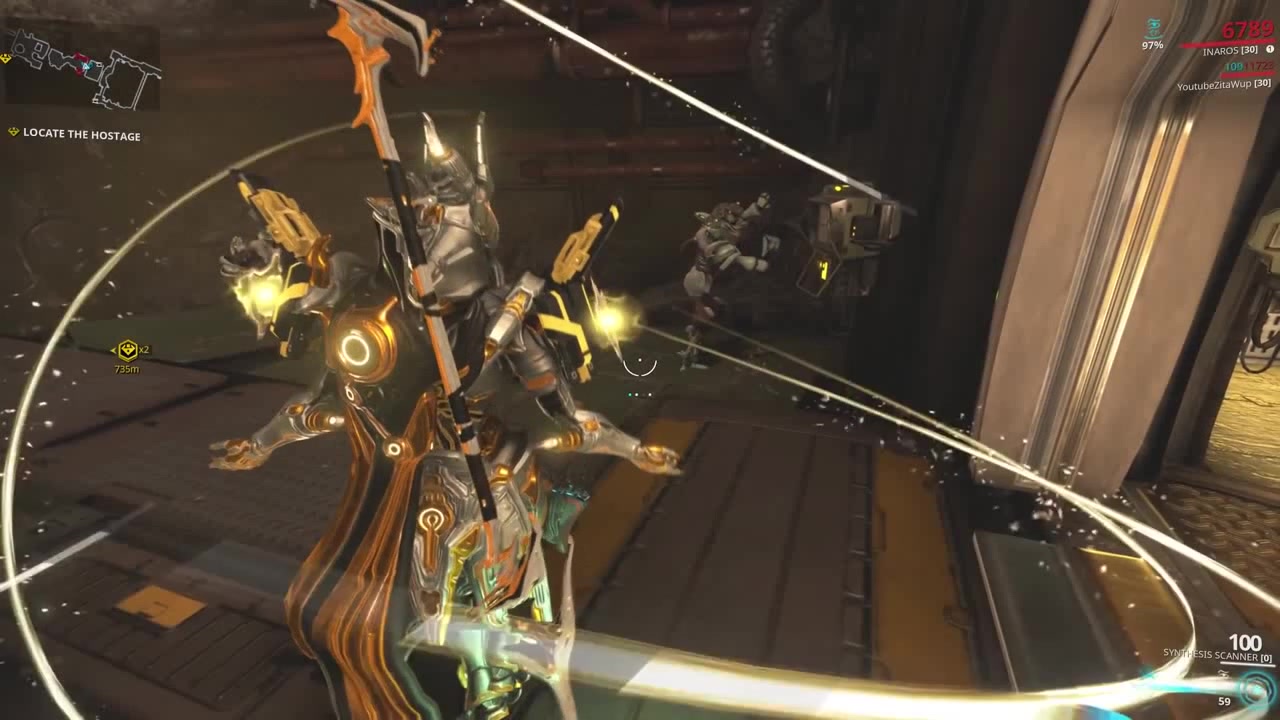Screen dimensions: 1280x720
Task: Click the yellow objective marker on the minimap edge
Action: tap(5, 57)
